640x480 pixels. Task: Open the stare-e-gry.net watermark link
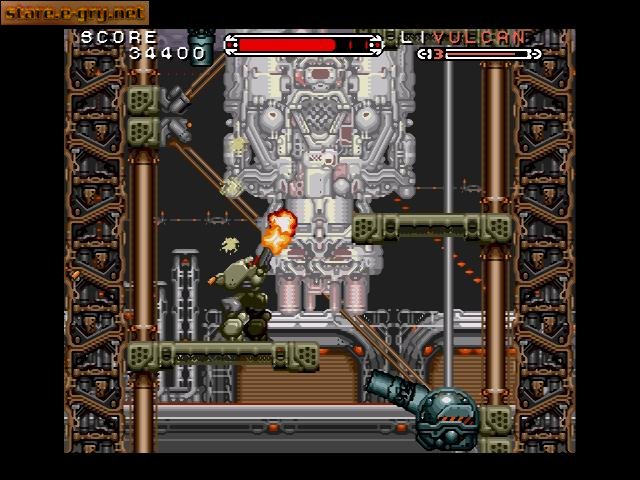pyautogui.click(x=75, y=13)
